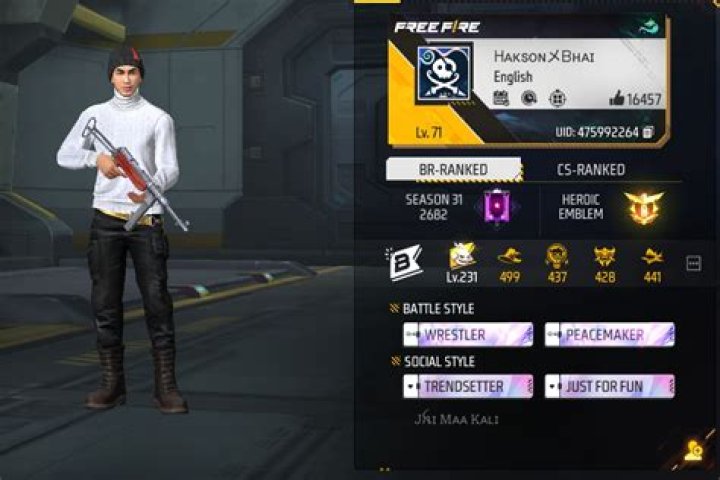View the Heroic Emblem gold badge

pyautogui.click(x=640, y=207)
